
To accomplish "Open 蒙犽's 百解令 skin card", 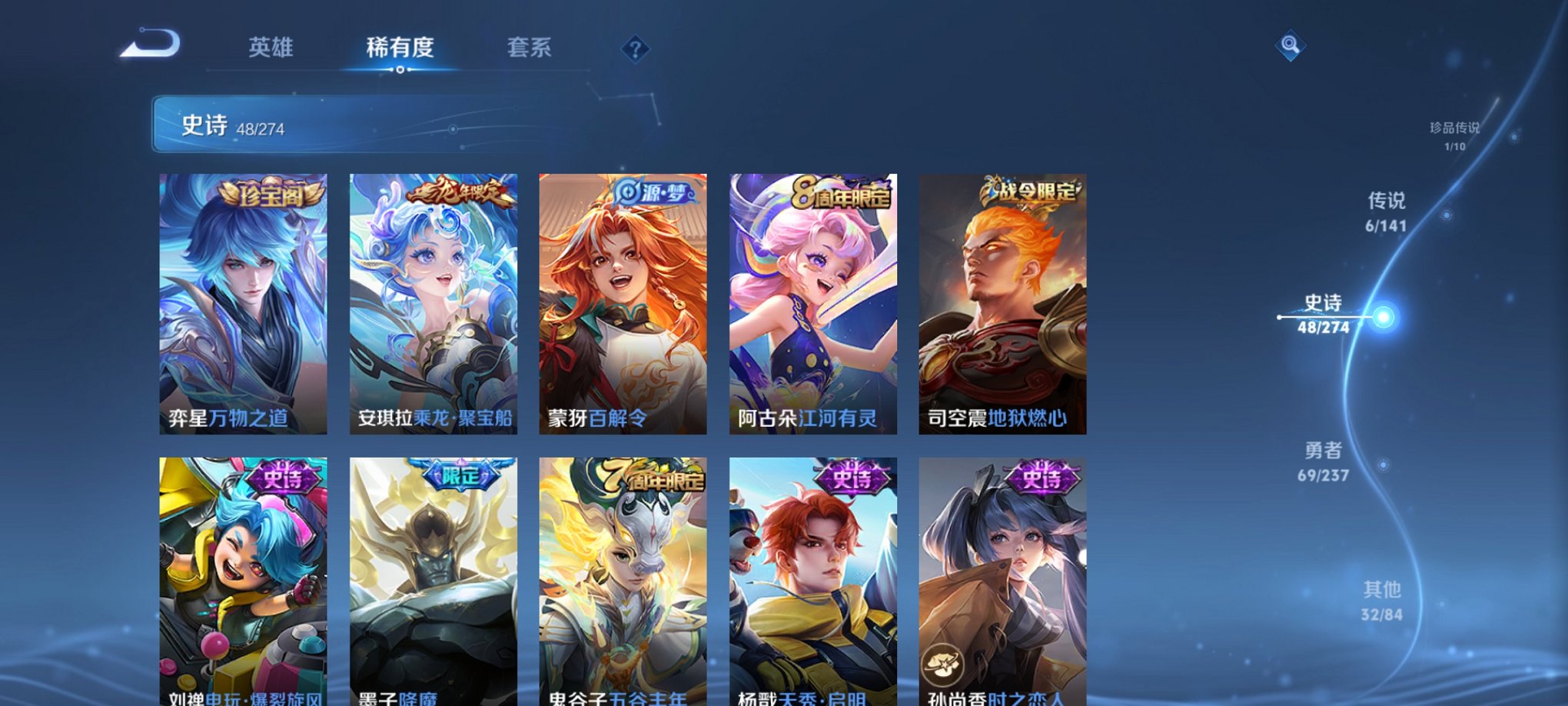I will pos(625,304).
